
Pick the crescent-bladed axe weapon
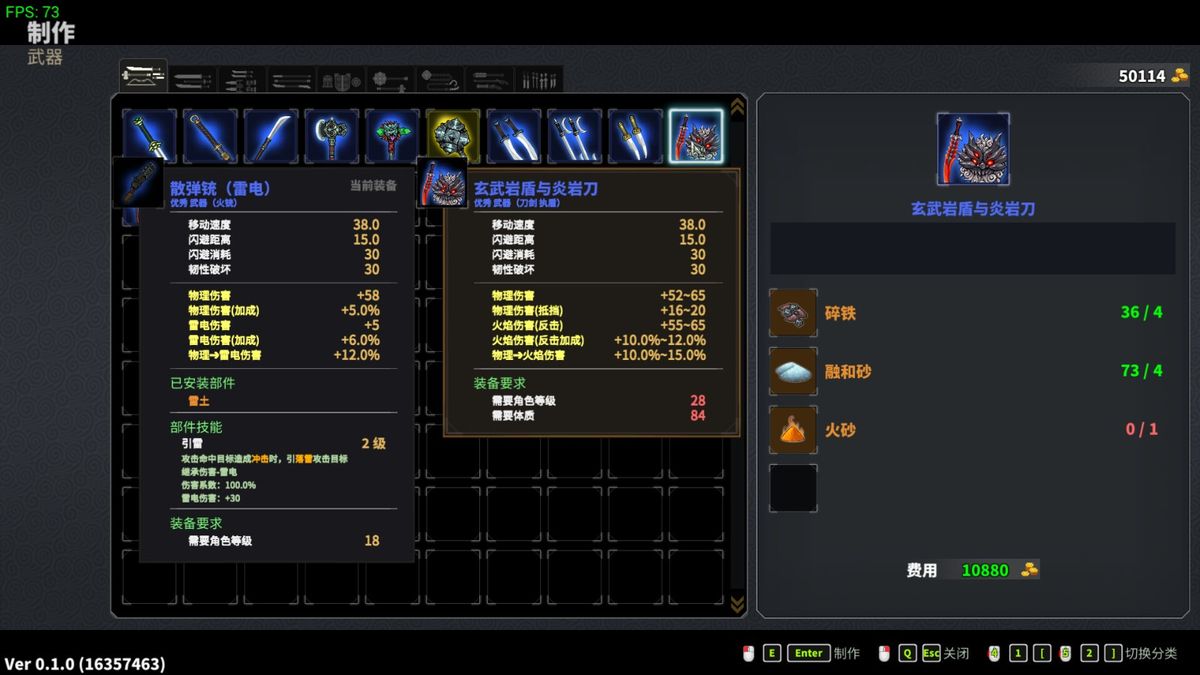(x=332, y=135)
